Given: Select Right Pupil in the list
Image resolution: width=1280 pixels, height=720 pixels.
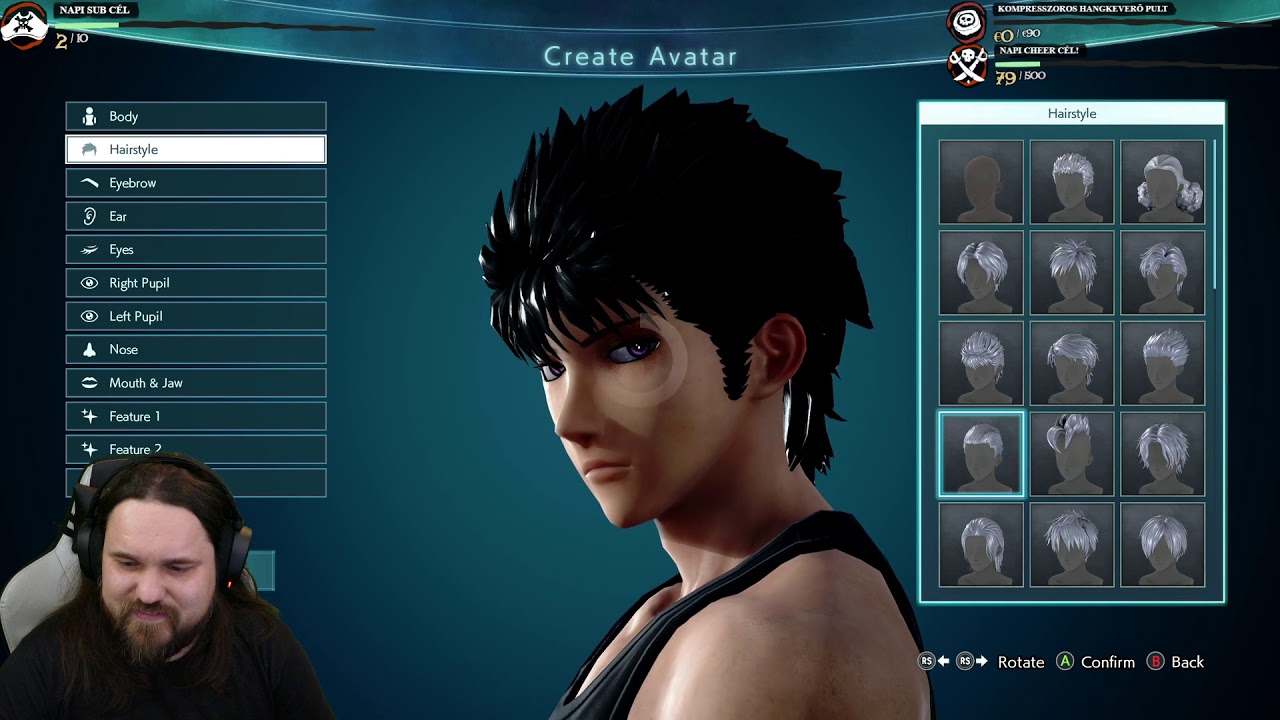Looking at the screenshot, I should (x=196, y=283).
